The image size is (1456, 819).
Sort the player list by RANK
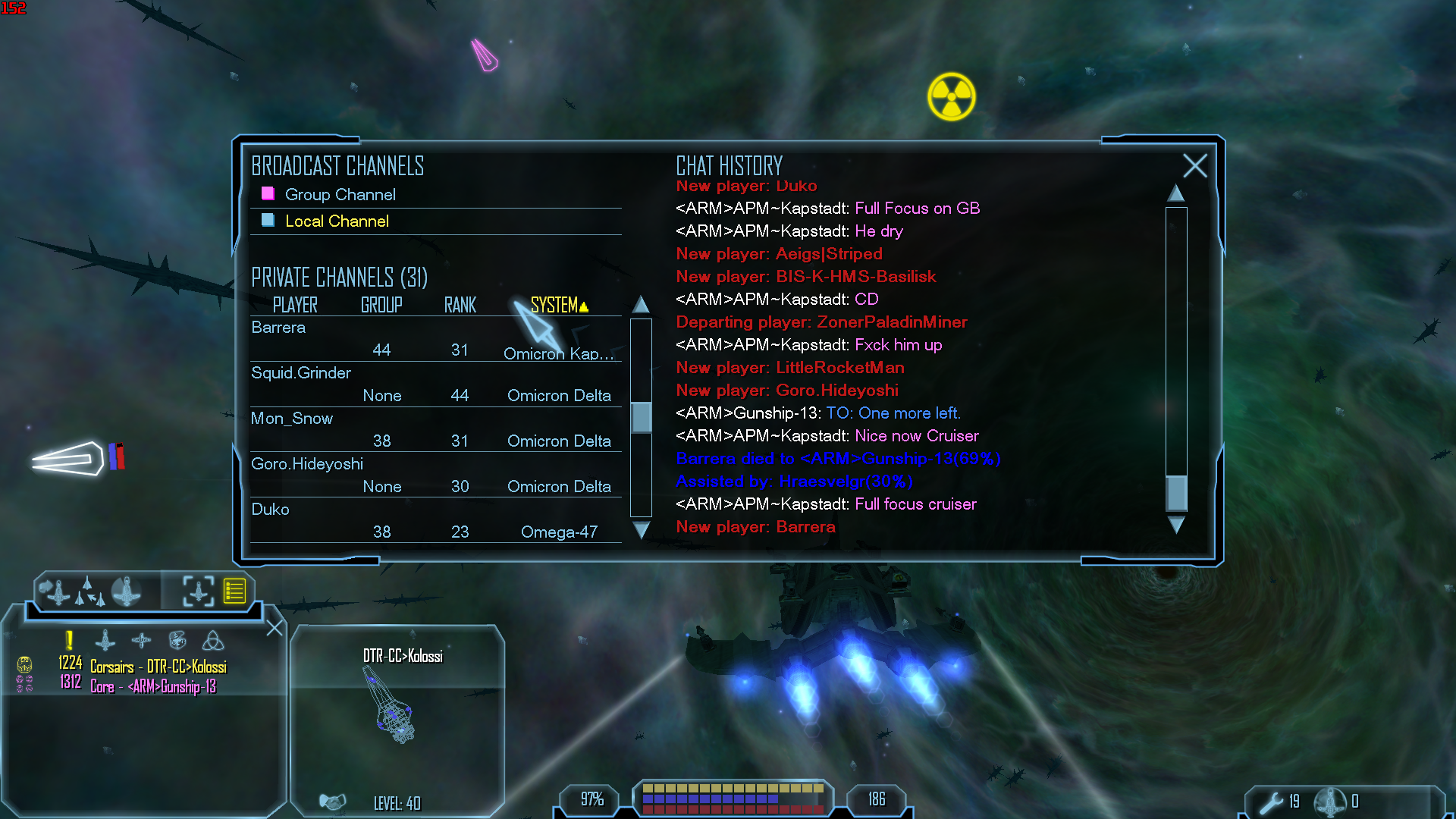coord(460,305)
